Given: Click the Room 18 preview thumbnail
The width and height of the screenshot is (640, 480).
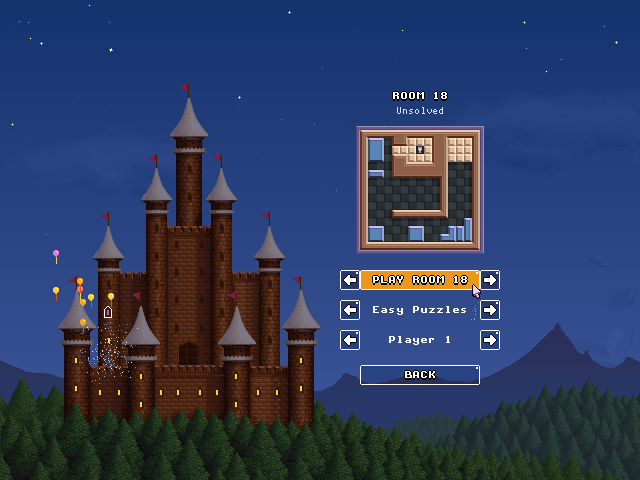Looking at the screenshot, I should [x=420, y=189].
